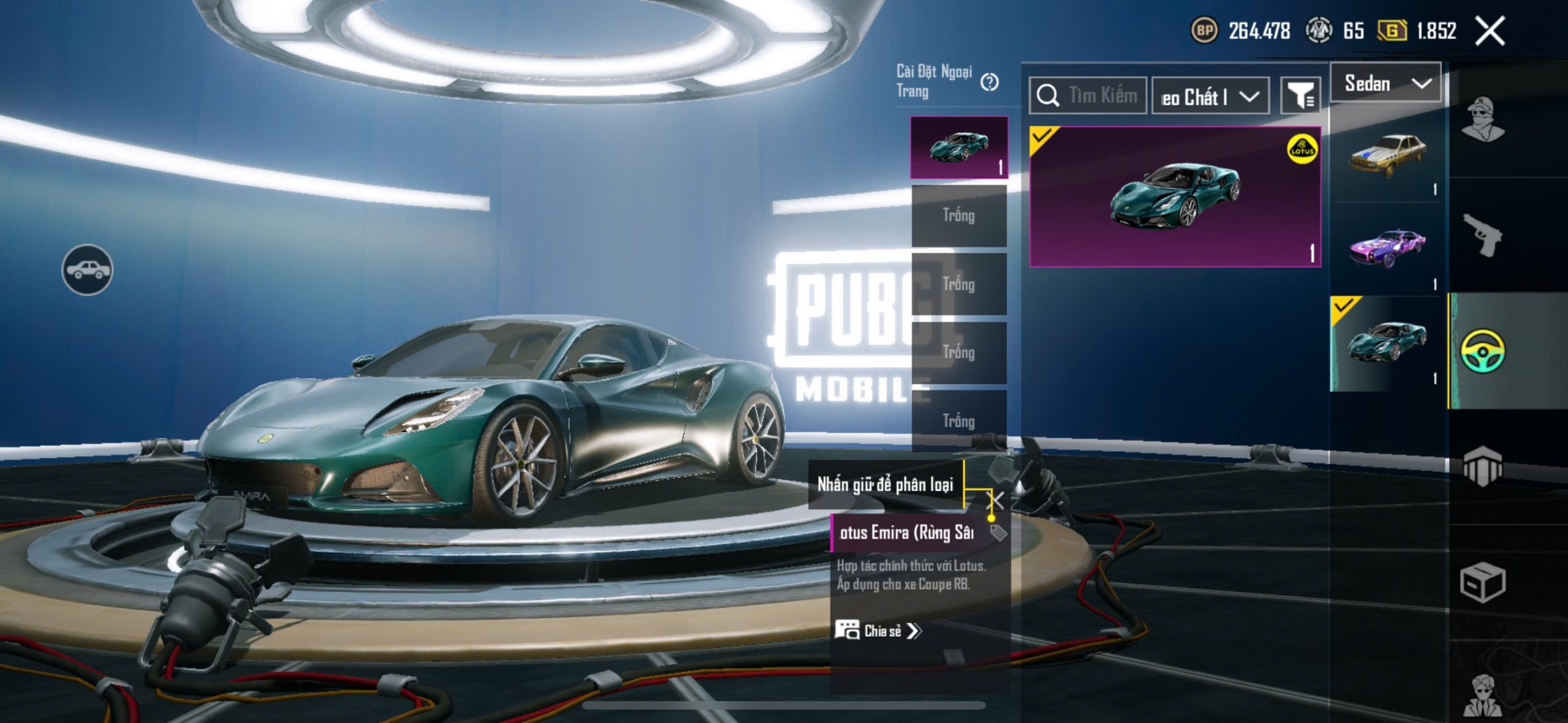
Task: Open the help question mark icon
Action: 989,82
